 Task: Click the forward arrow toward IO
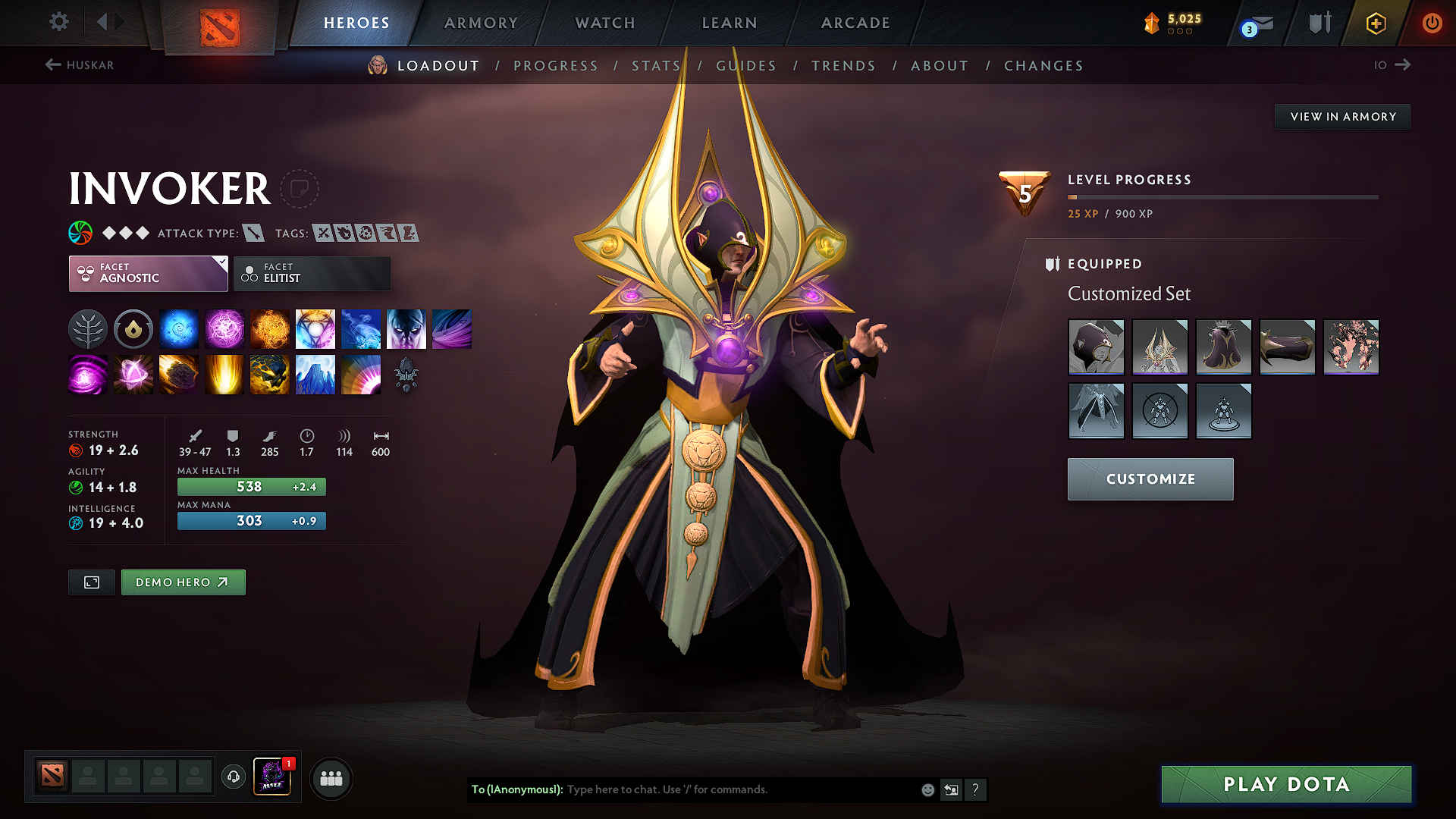tap(1404, 65)
